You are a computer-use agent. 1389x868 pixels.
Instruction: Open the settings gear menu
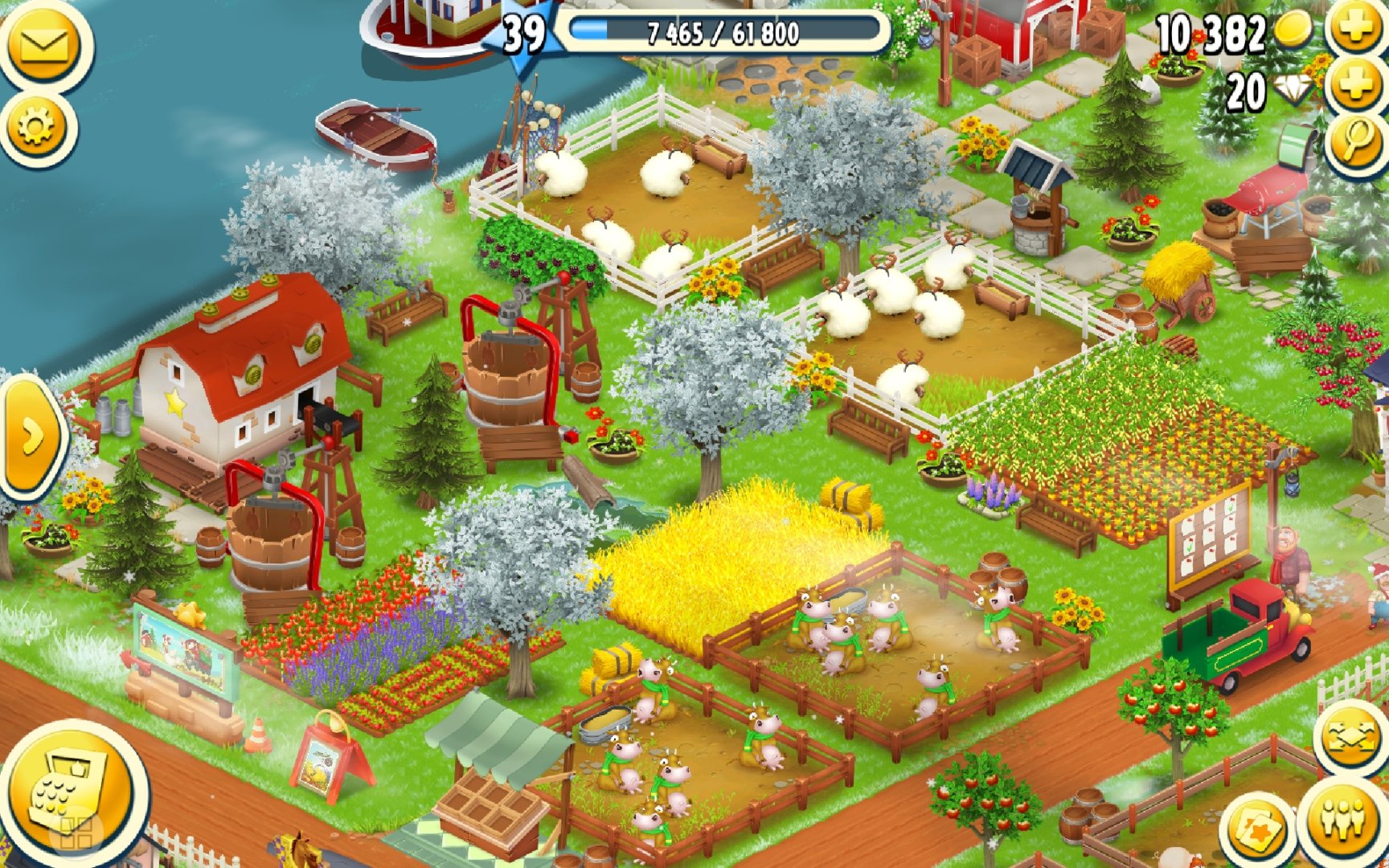pyautogui.click(x=38, y=126)
